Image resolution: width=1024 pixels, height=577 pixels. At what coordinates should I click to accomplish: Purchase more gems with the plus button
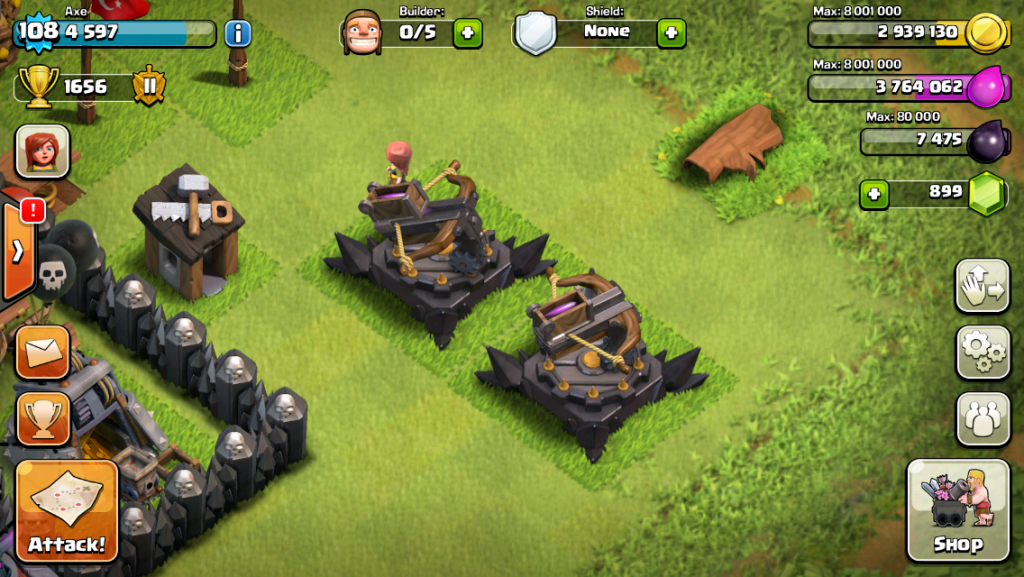click(x=874, y=194)
